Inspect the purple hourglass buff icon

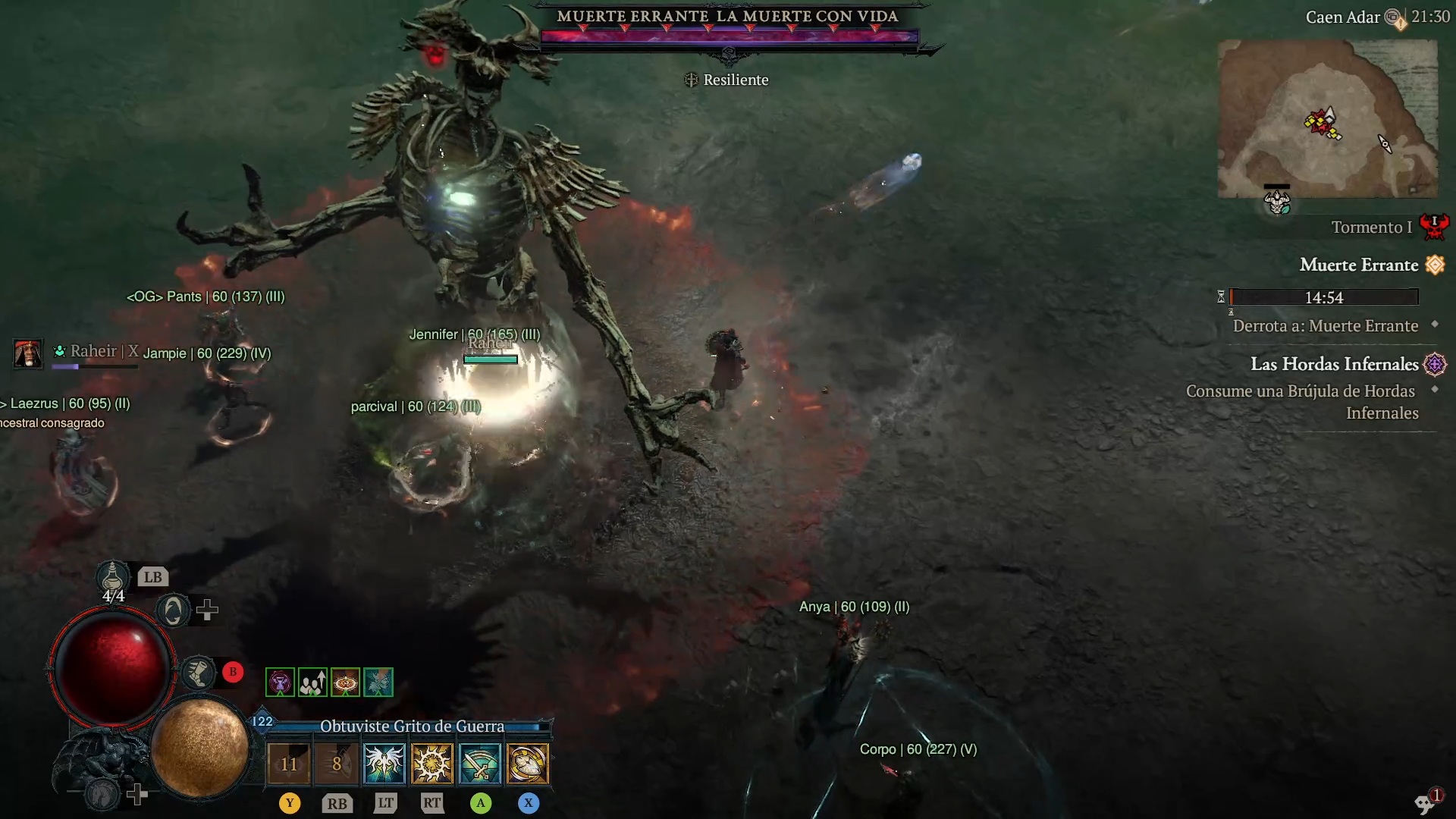[280, 682]
